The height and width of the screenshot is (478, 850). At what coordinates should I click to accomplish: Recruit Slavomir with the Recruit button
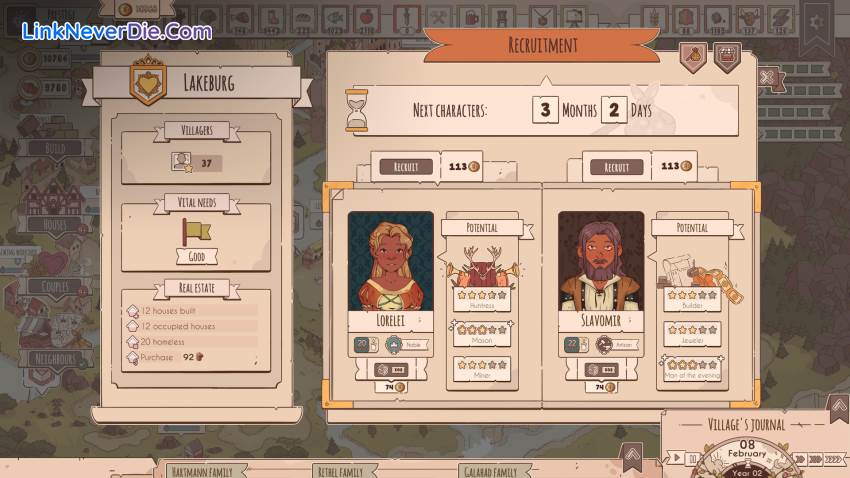[617, 167]
